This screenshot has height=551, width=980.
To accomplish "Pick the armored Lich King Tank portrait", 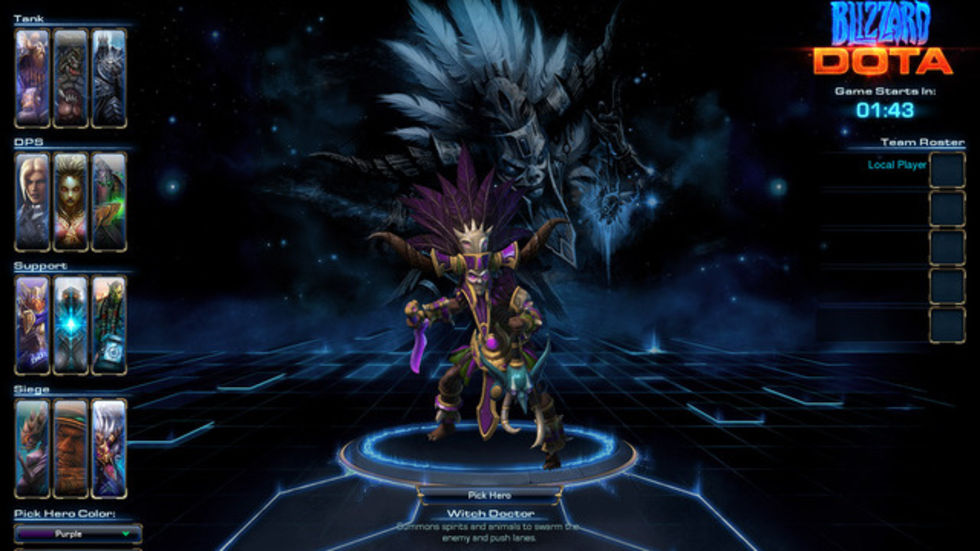I will click(109, 78).
